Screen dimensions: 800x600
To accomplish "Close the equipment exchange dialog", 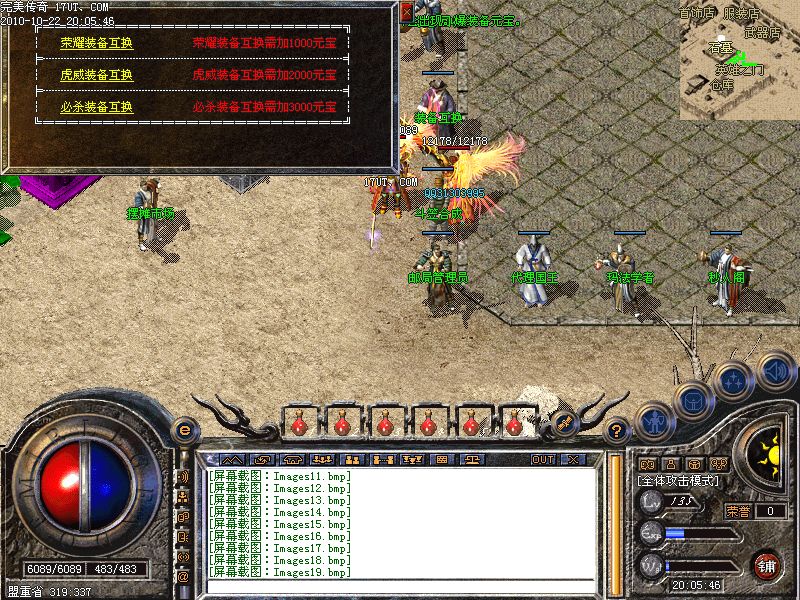I will (x=406, y=12).
